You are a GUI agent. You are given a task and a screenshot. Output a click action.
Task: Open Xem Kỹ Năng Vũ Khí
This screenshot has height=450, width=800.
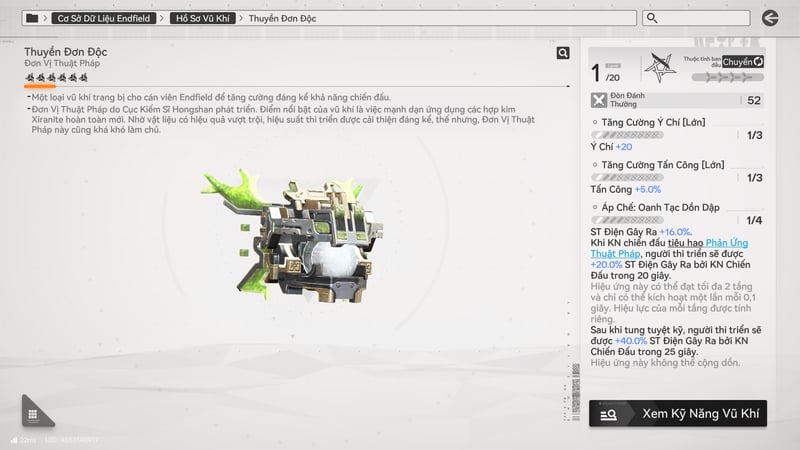coord(678,413)
